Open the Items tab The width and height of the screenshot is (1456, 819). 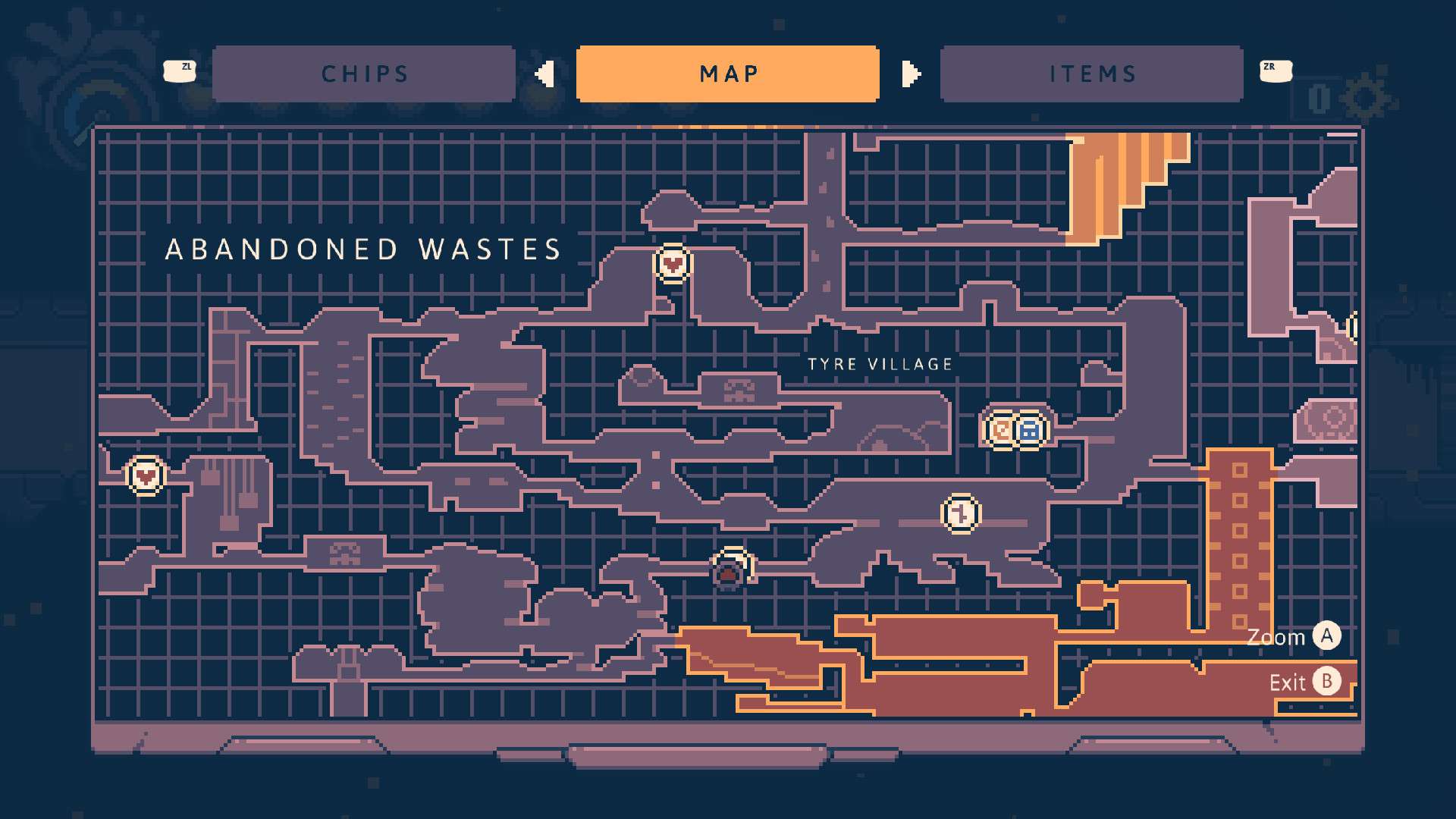point(1092,74)
